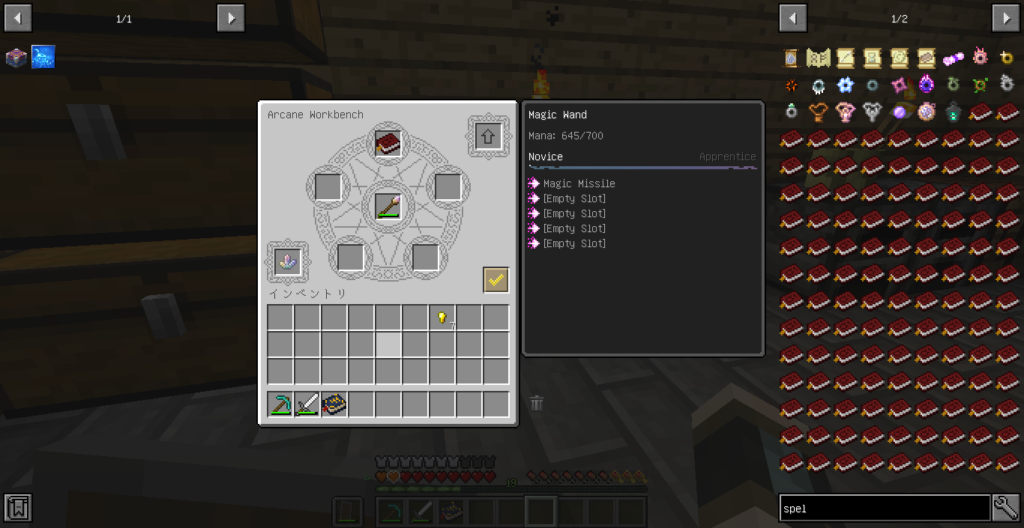This screenshot has width=1024, height=528.
Task: Click the bookmark list next page arrow
Action: tap(231, 18)
